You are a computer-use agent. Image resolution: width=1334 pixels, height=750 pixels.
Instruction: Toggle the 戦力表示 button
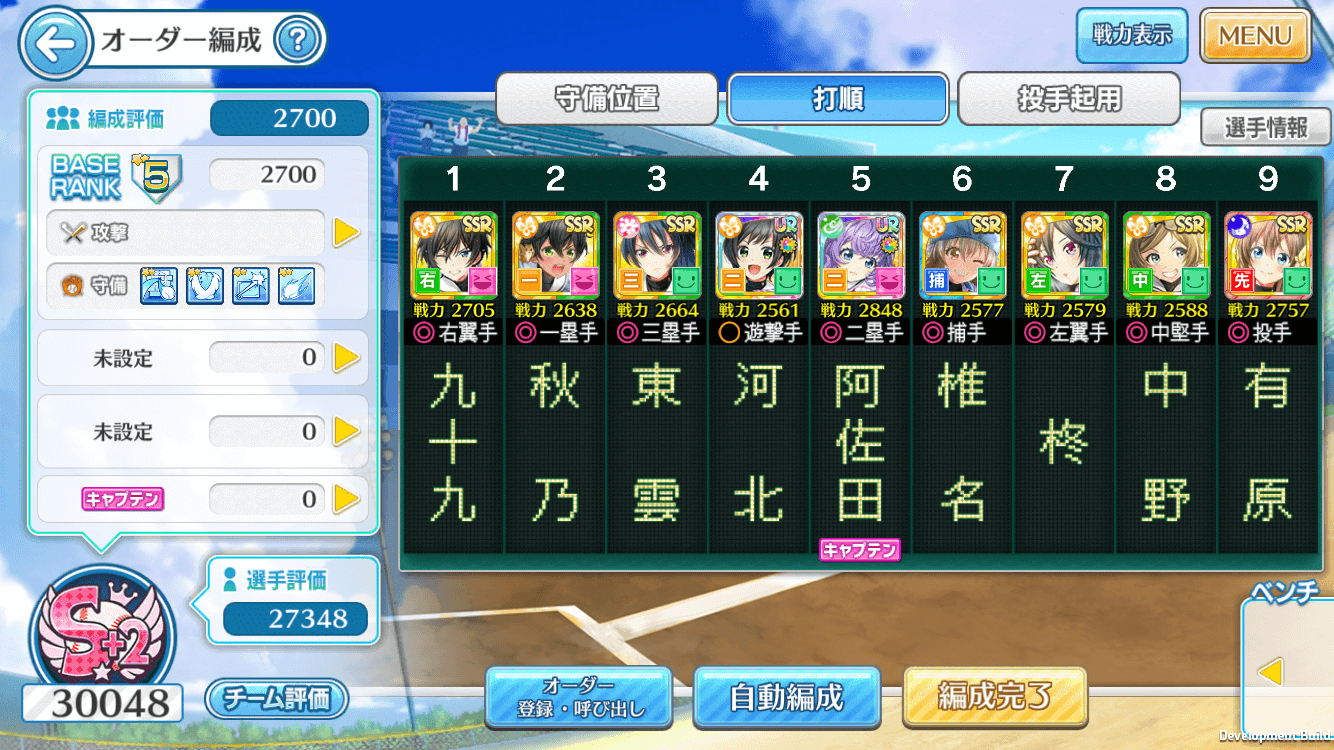point(1131,36)
